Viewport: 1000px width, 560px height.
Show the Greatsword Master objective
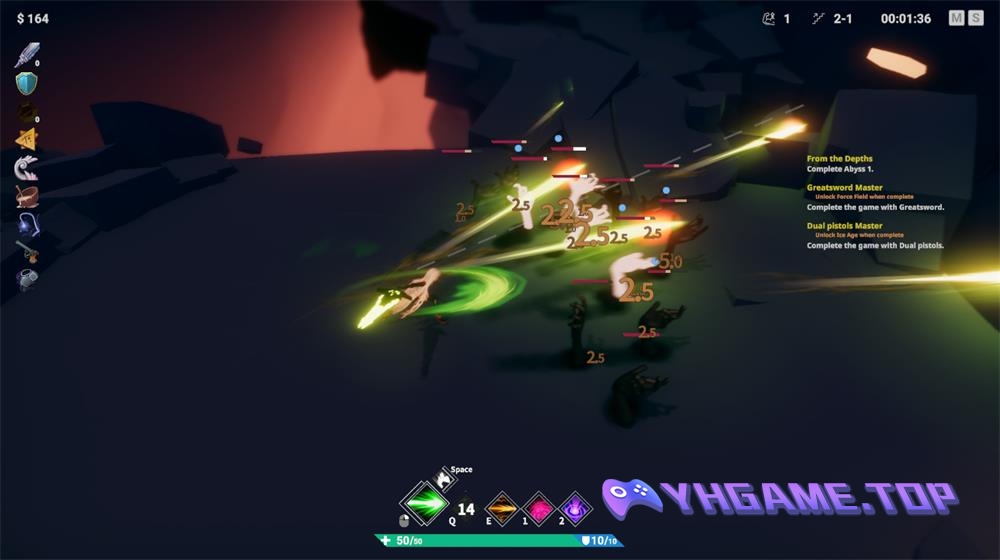(x=845, y=193)
